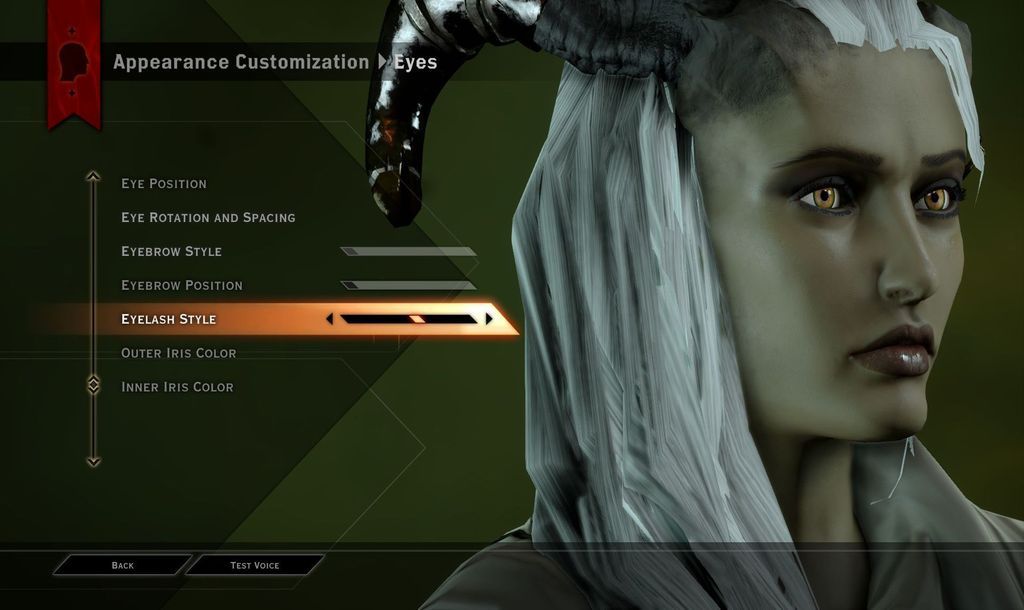Adjust the Eyebrow Position slider
The width and height of the screenshot is (1024, 610).
pyautogui.click(x=408, y=286)
